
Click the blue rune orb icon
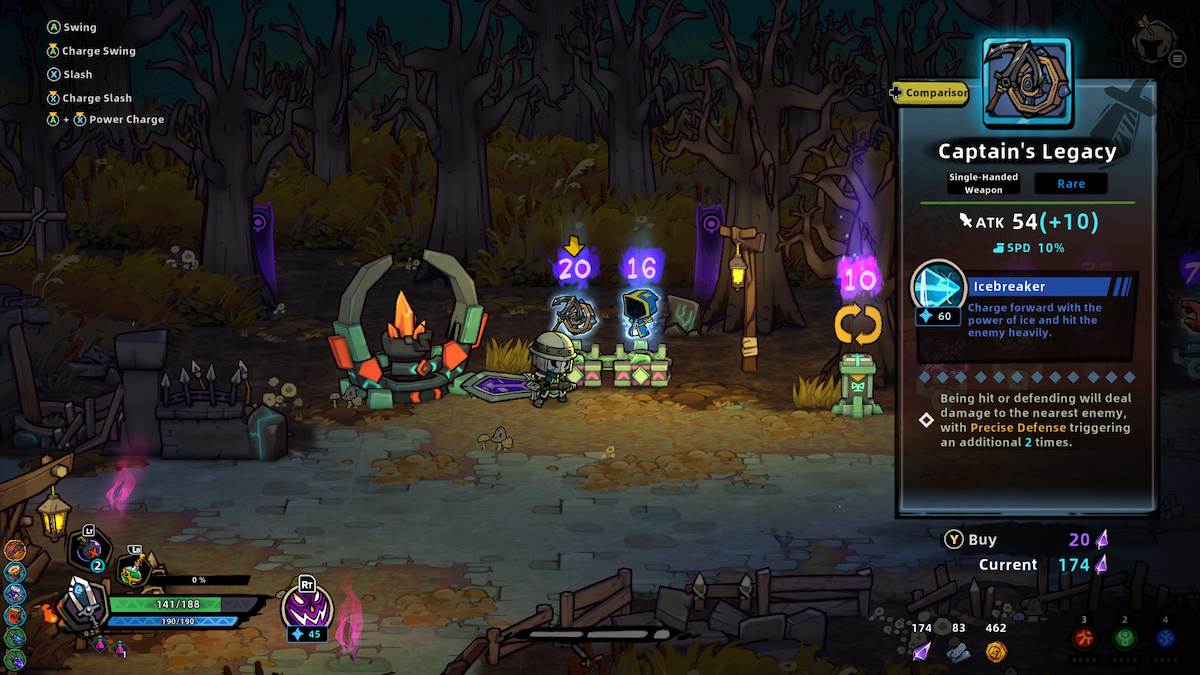[1165, 638]
